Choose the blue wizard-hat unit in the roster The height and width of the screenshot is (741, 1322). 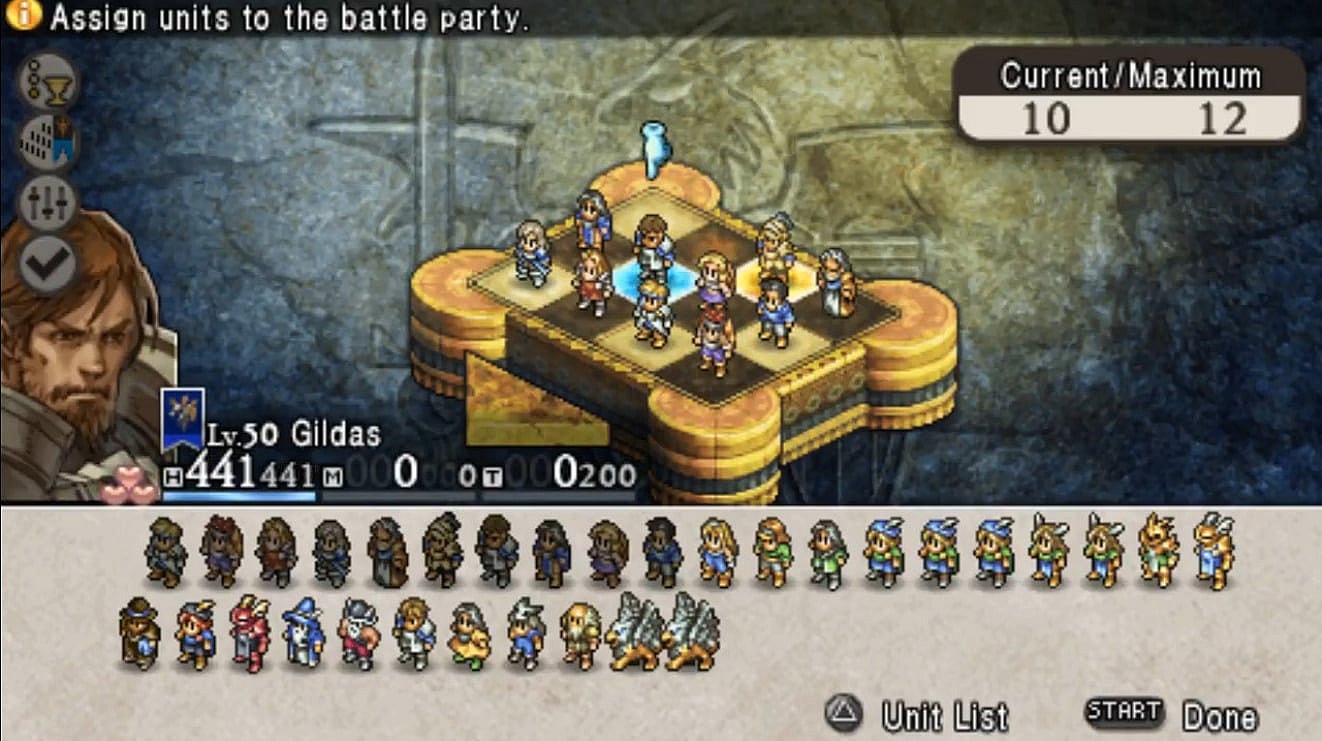(x=303, y=632)
